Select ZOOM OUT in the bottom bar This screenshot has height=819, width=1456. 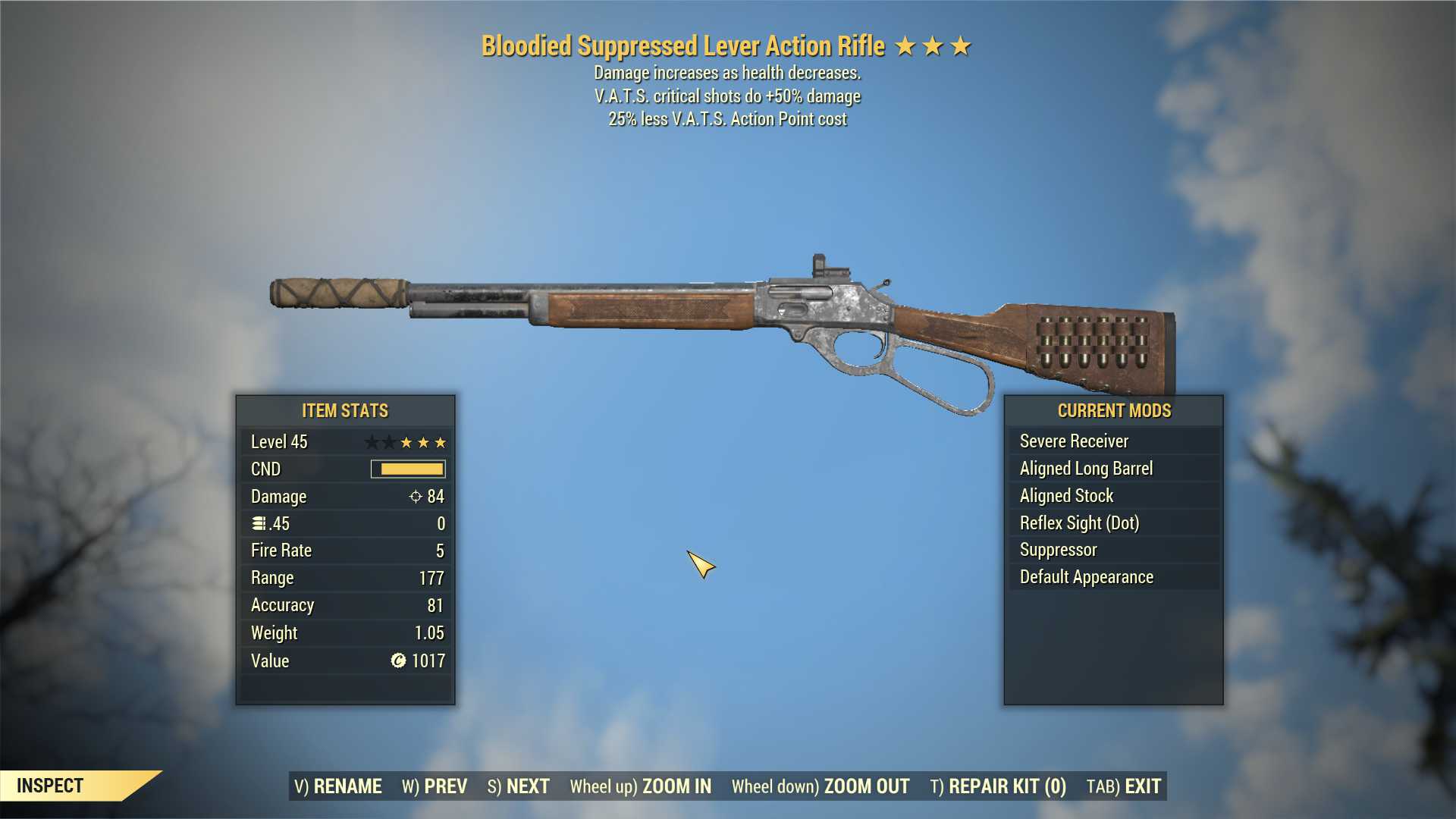(821, 786)
